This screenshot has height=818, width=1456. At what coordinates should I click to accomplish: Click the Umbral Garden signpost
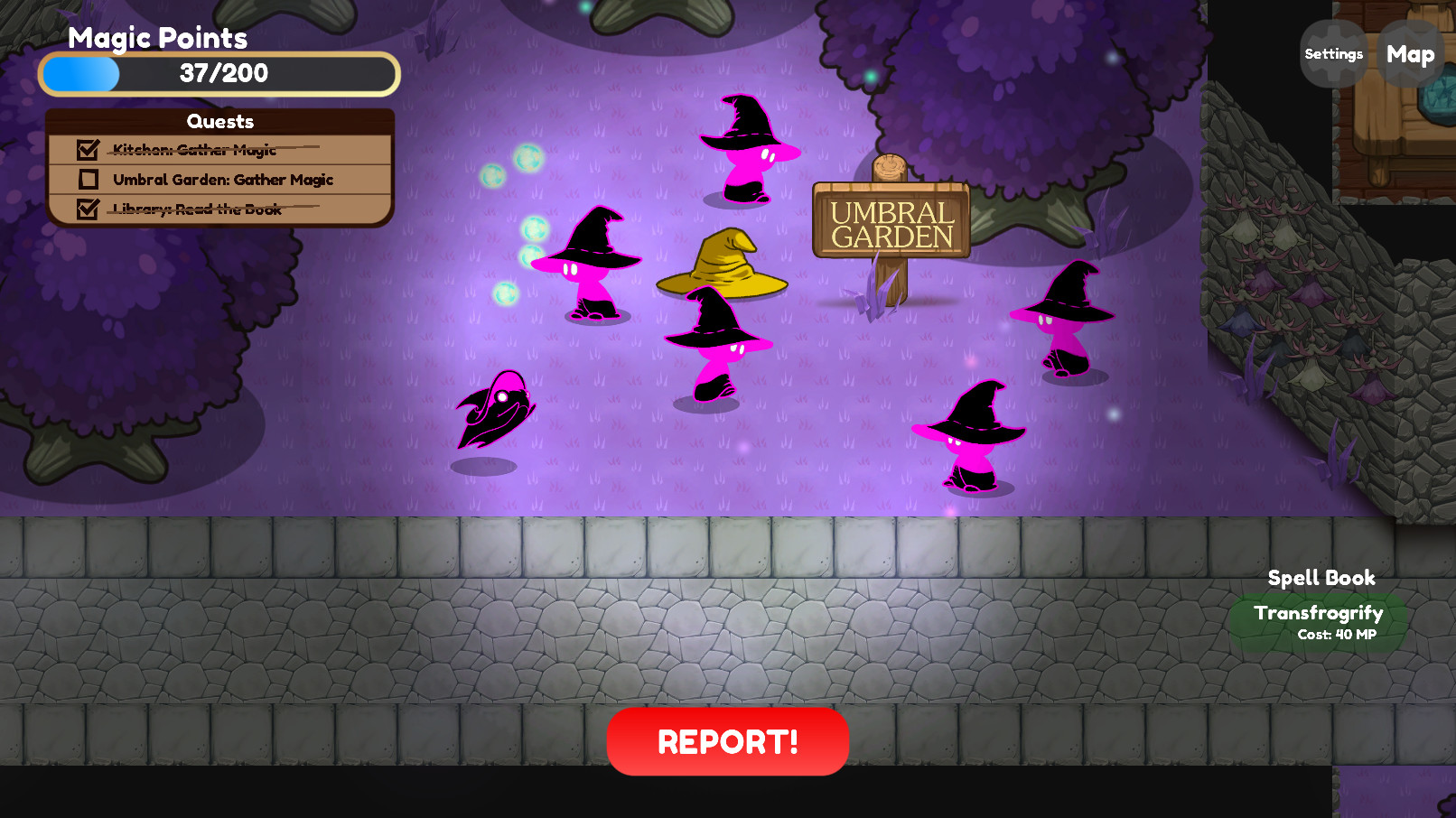pos(891,221)
